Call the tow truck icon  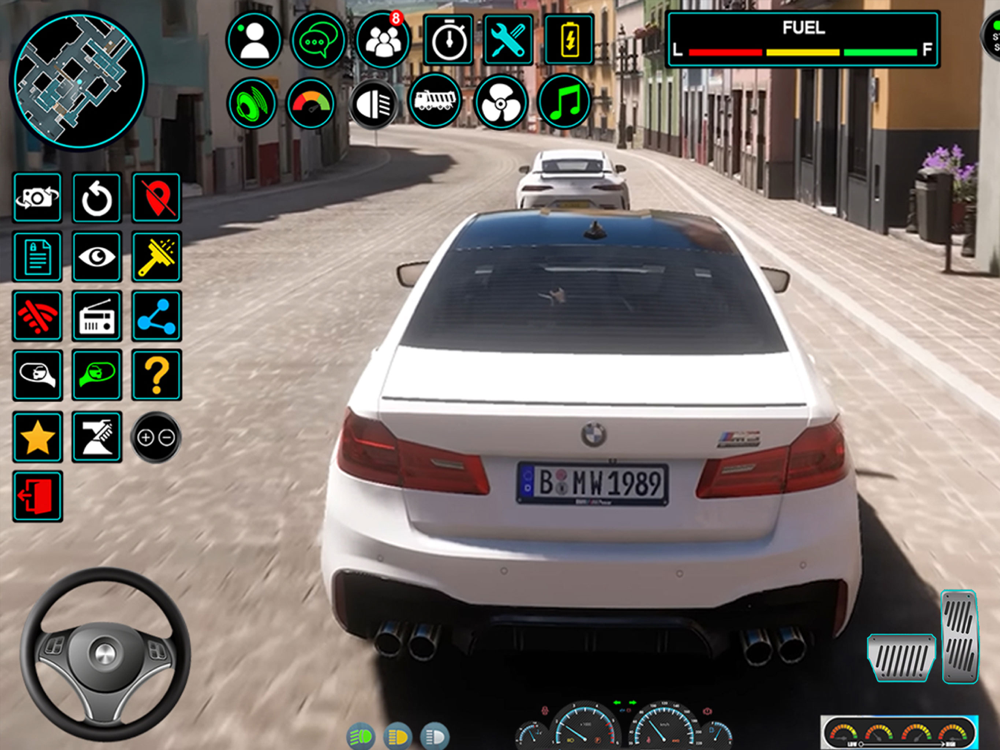coord(436,101)
